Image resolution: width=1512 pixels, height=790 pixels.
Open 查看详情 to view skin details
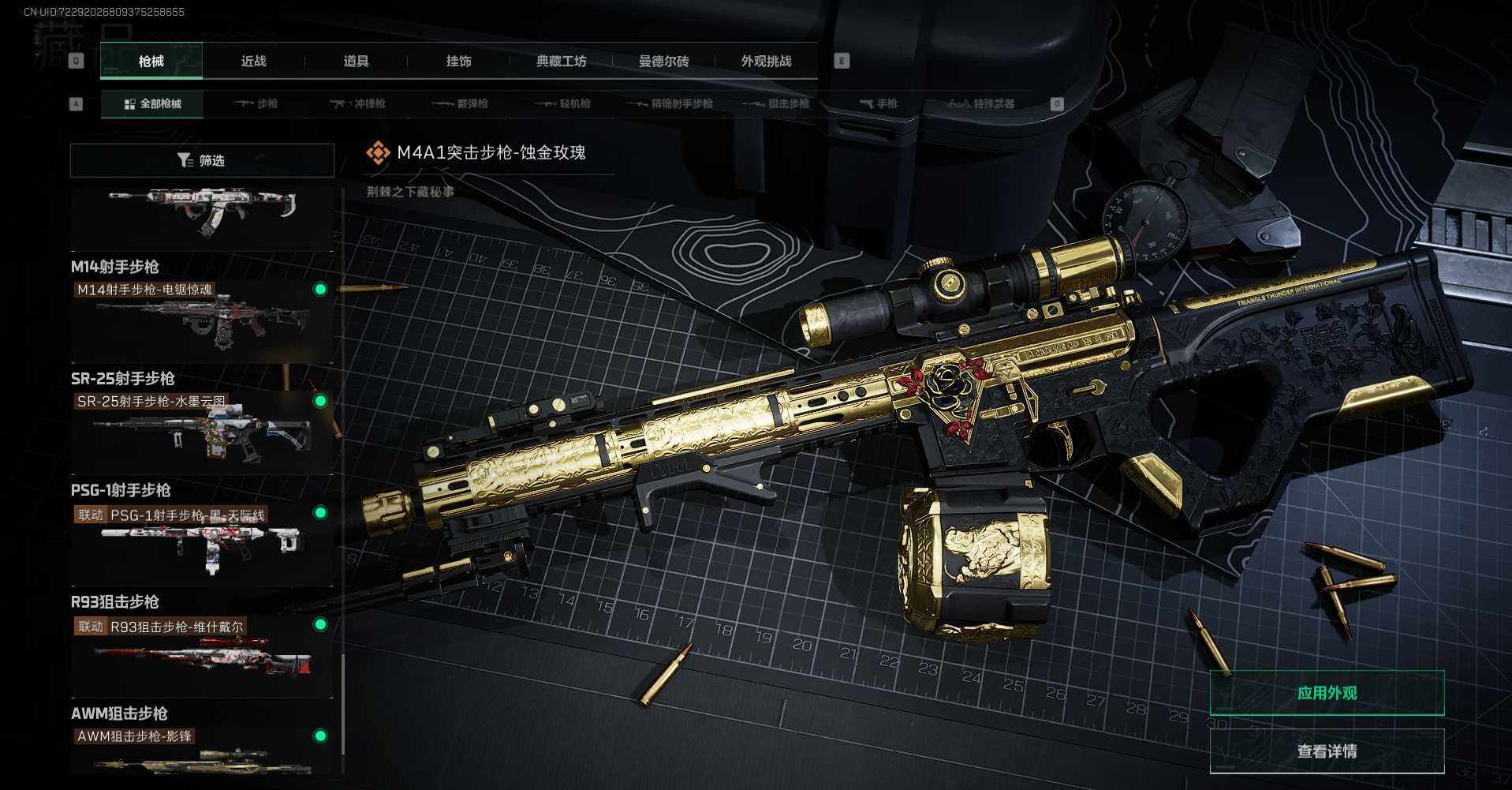click(1327, 751)
